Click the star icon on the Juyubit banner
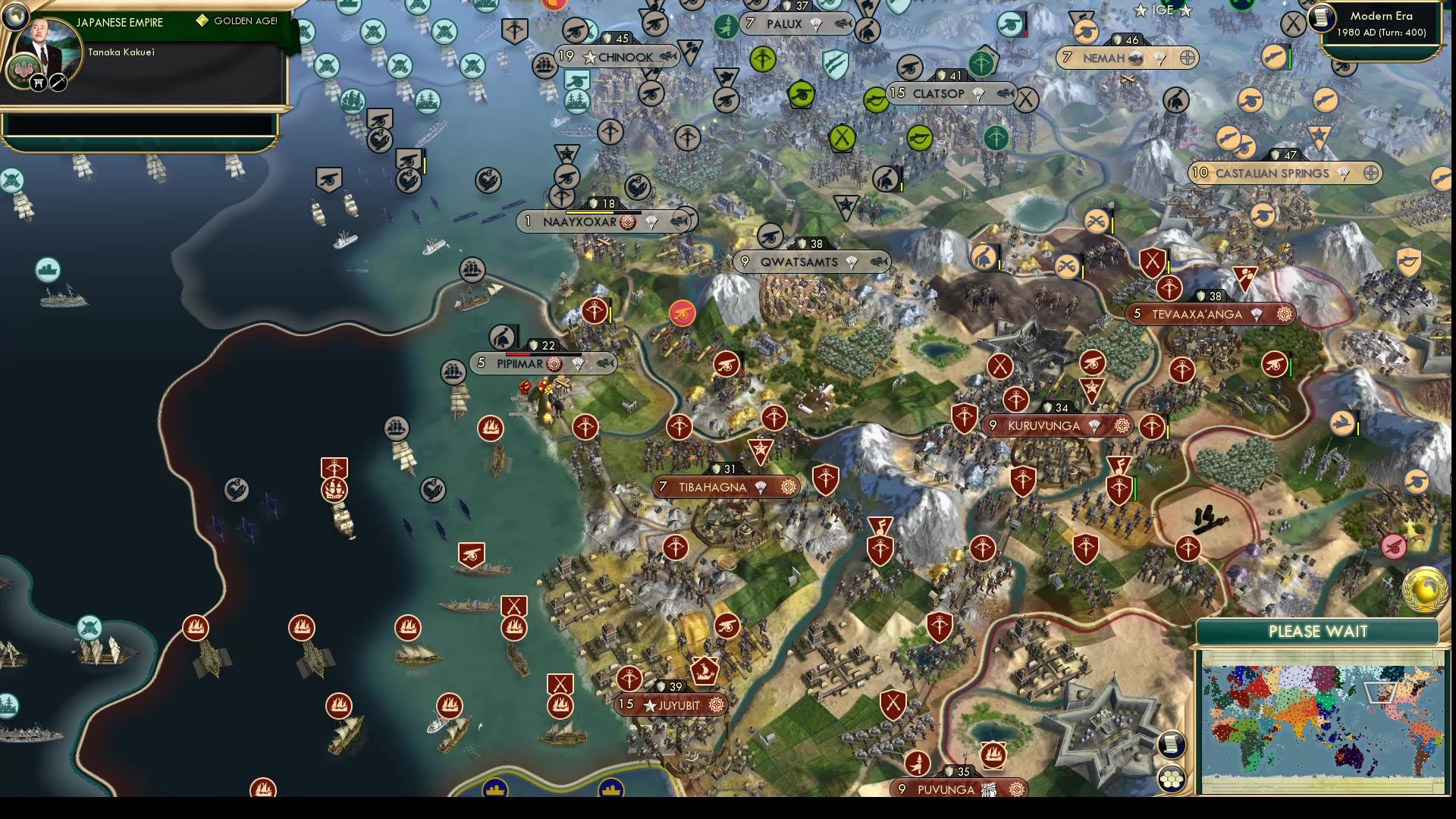This screenshot has height=819, width=1456. click(x=651, y=704)
